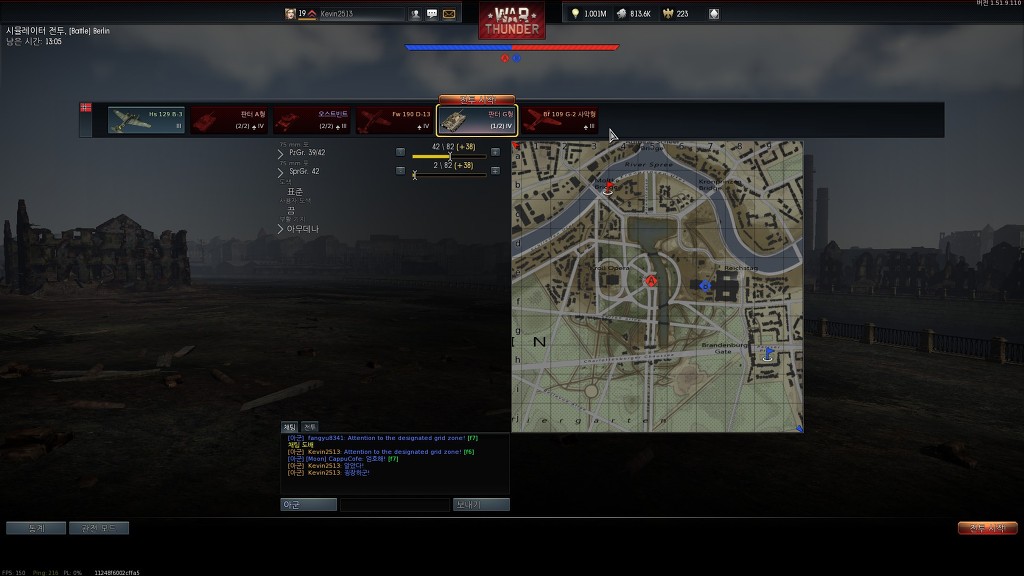Select the Hs 129 B-3 aircraft slot
Screen dimensions: 1024x576
146,120
